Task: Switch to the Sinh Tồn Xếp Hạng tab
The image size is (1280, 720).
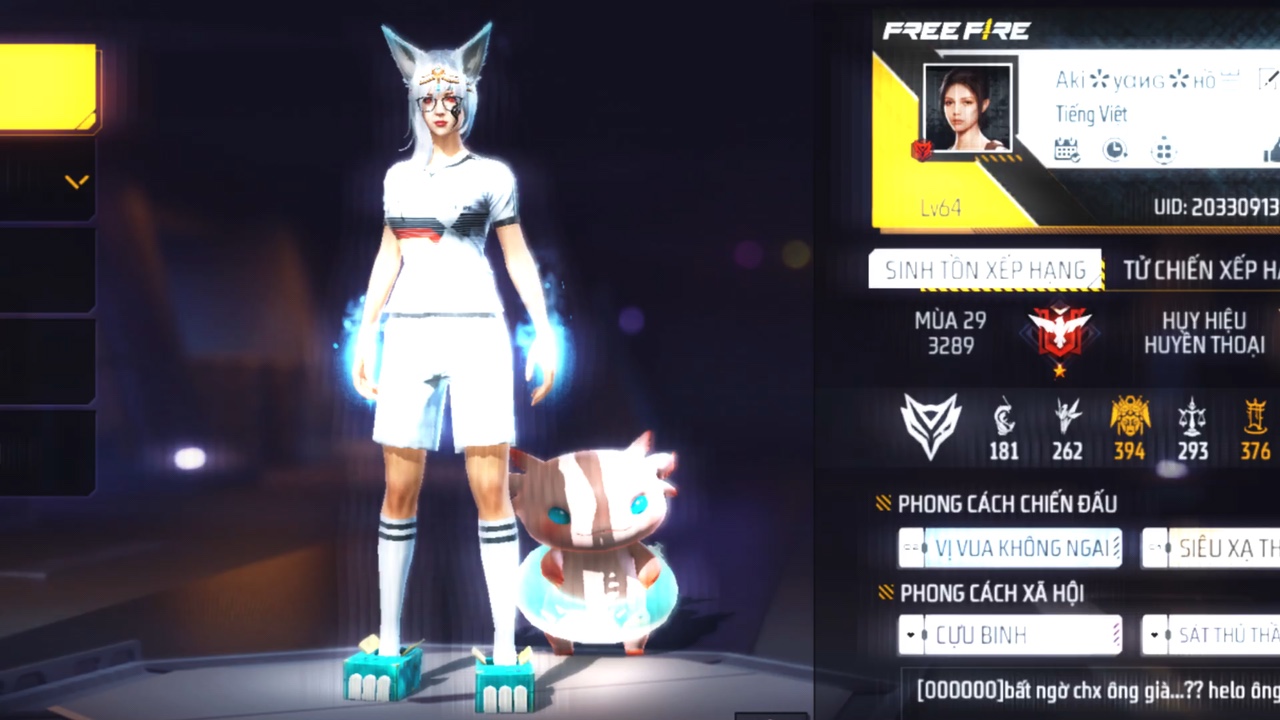Action: coord(985,270)
